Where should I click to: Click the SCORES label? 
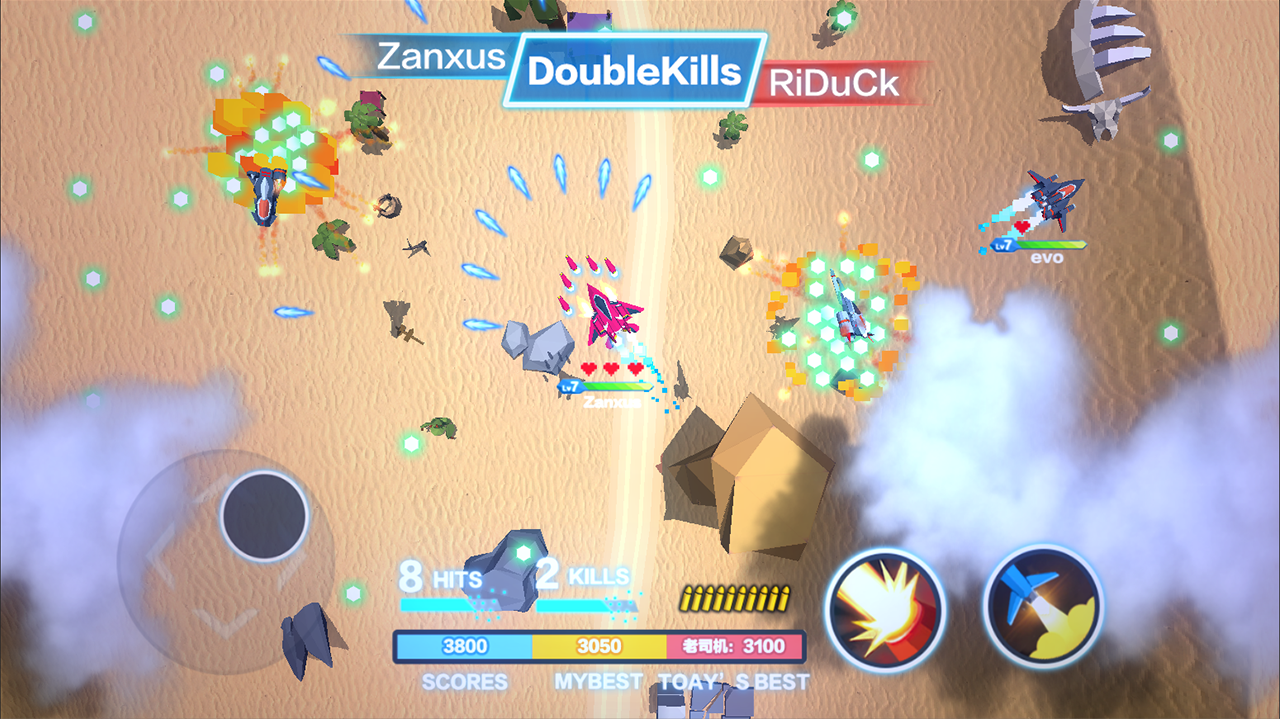tap(466, 680)
